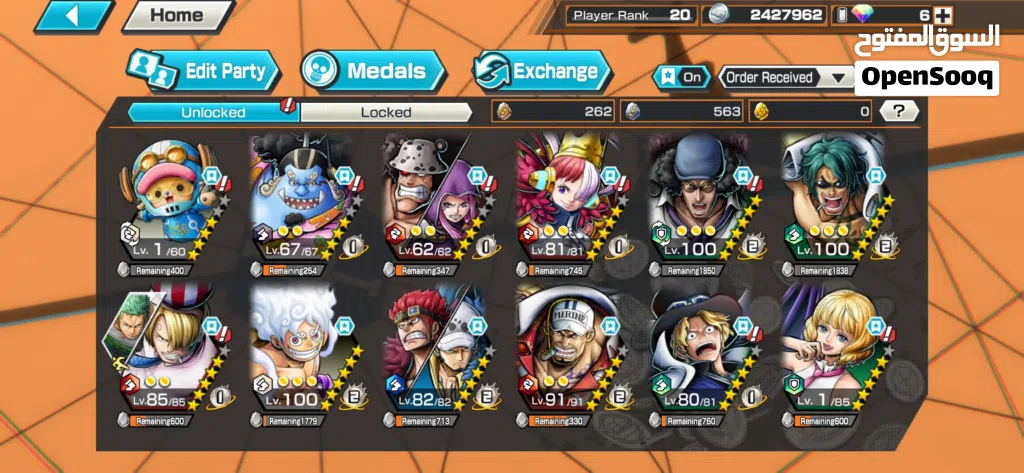1024x473 pixels.
Task: Open the Exchange menu
Action: coord(541,71)
